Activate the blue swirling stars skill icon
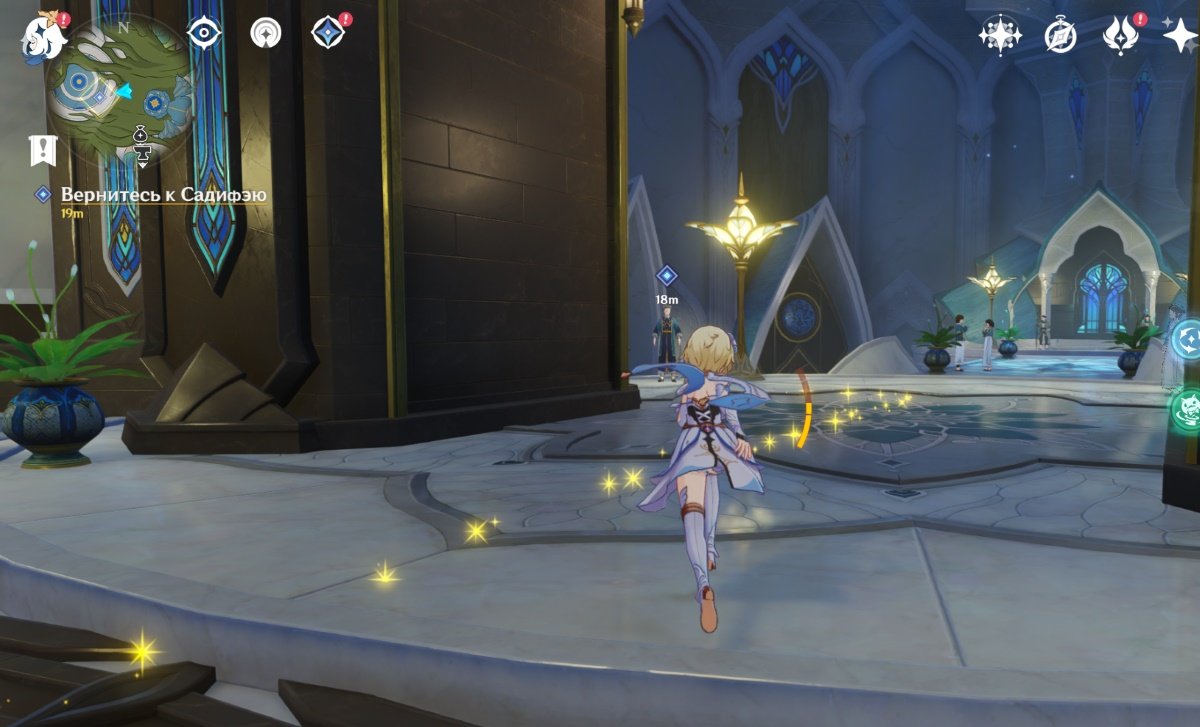This screenshot has width=1200, height=727. 1187,338
